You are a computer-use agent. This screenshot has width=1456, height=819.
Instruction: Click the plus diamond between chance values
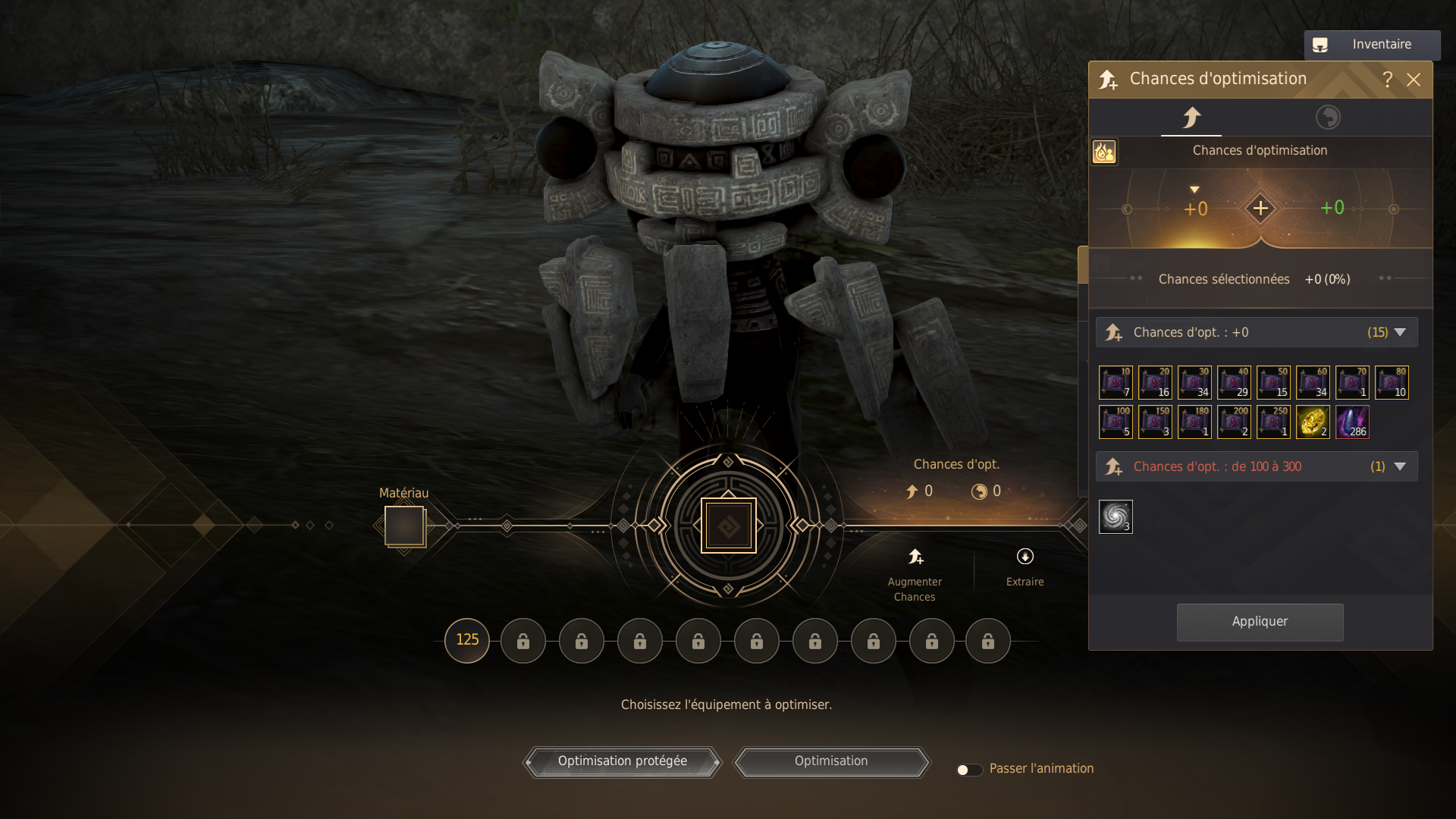[x=1260, y=208]
